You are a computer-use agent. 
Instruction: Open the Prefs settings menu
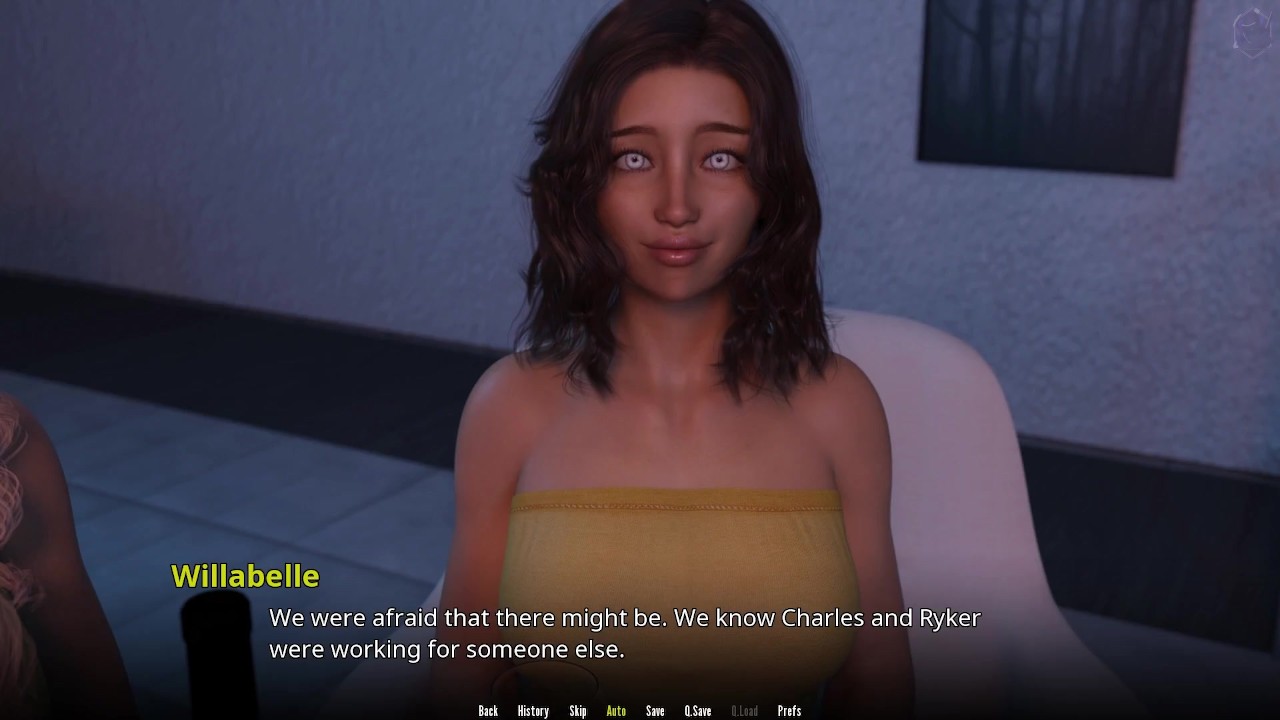789,711
